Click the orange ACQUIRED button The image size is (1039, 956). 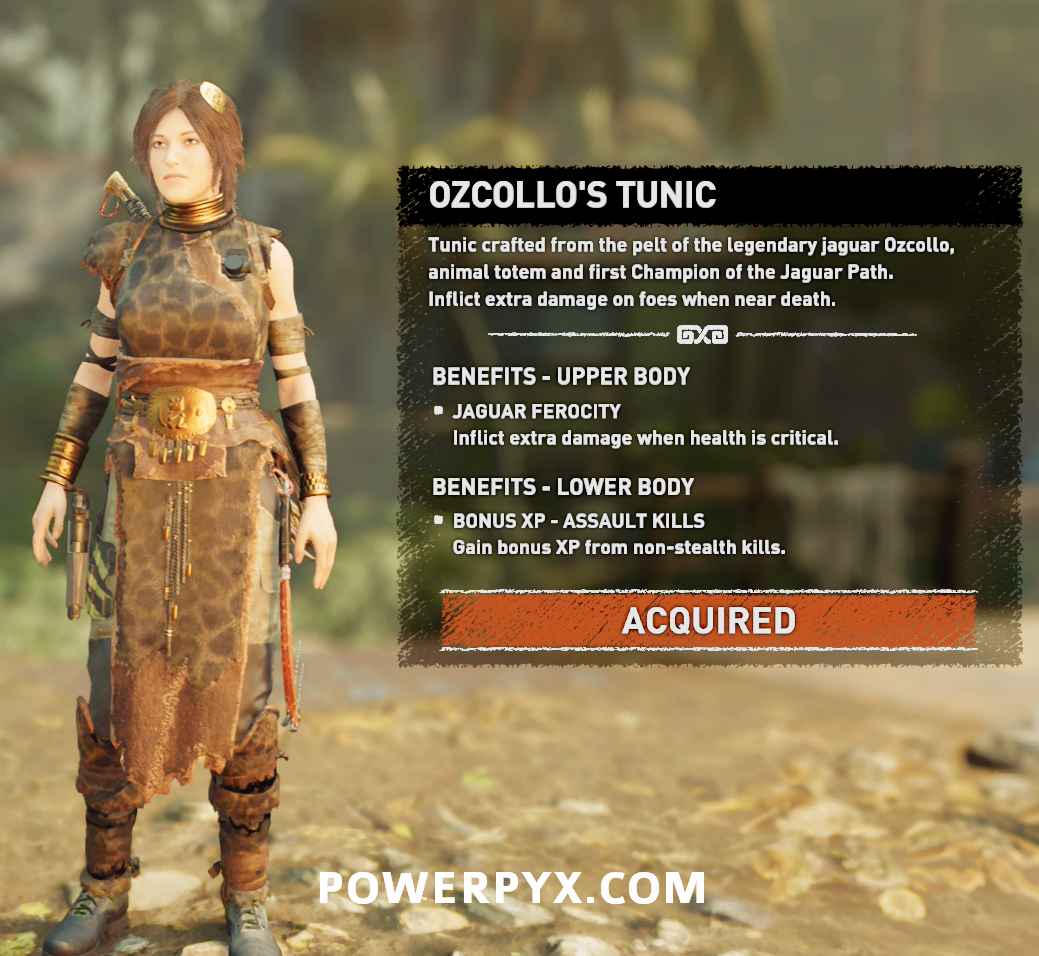pyautogui.click(x=708, y=621)
